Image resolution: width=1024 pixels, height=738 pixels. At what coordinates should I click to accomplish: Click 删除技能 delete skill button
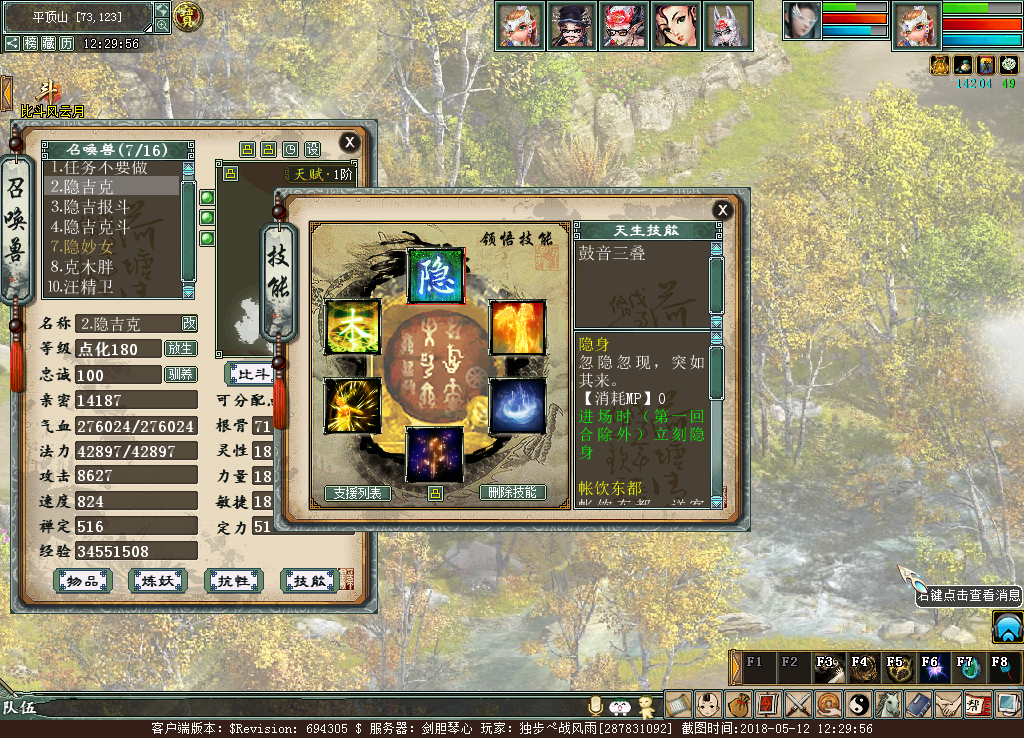pos(513,493)
